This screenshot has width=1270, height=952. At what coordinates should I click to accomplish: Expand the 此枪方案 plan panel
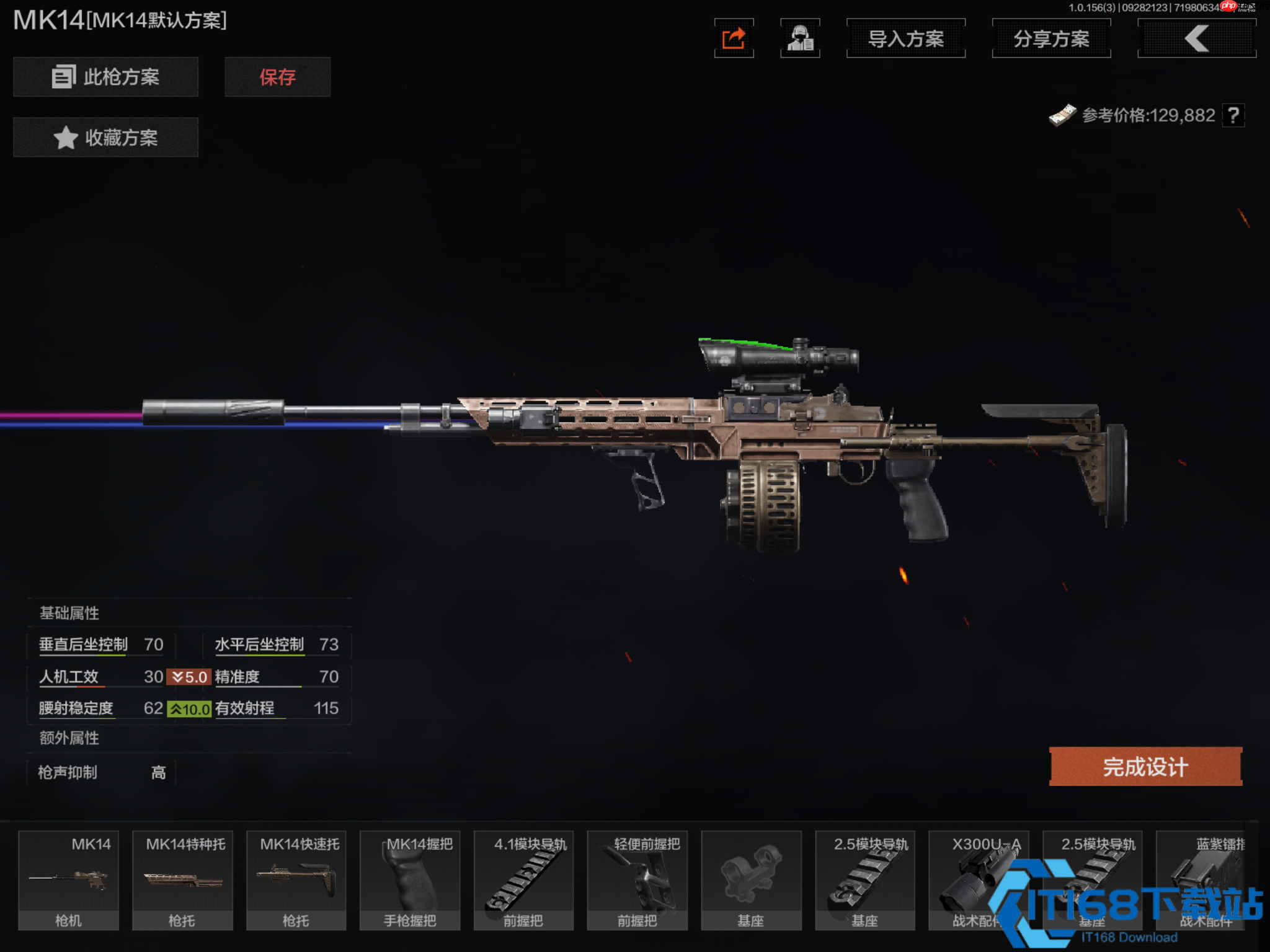(105, 77)
